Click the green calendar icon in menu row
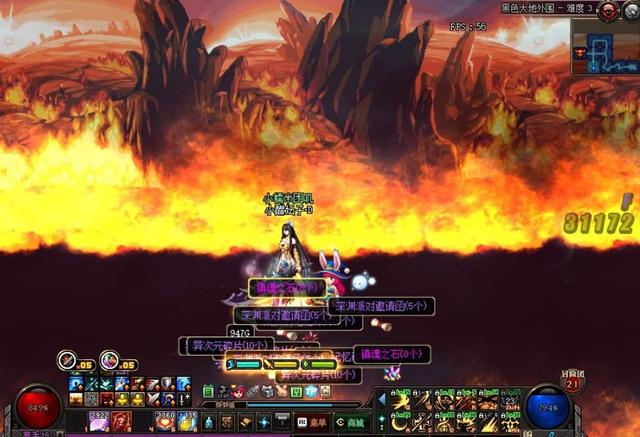 [x=209, y=391]
